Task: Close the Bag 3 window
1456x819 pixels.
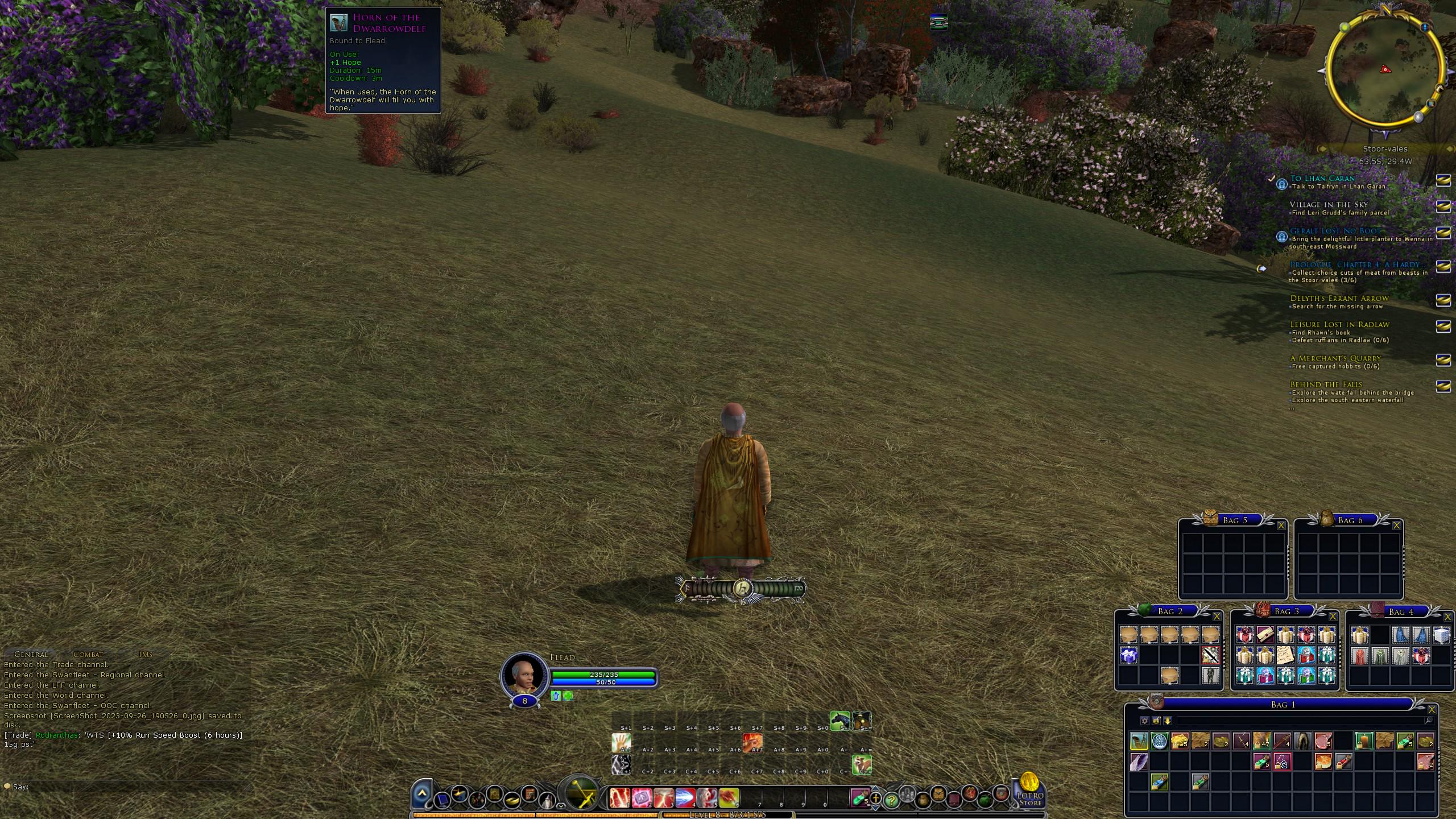Action: coord(1333,617)
